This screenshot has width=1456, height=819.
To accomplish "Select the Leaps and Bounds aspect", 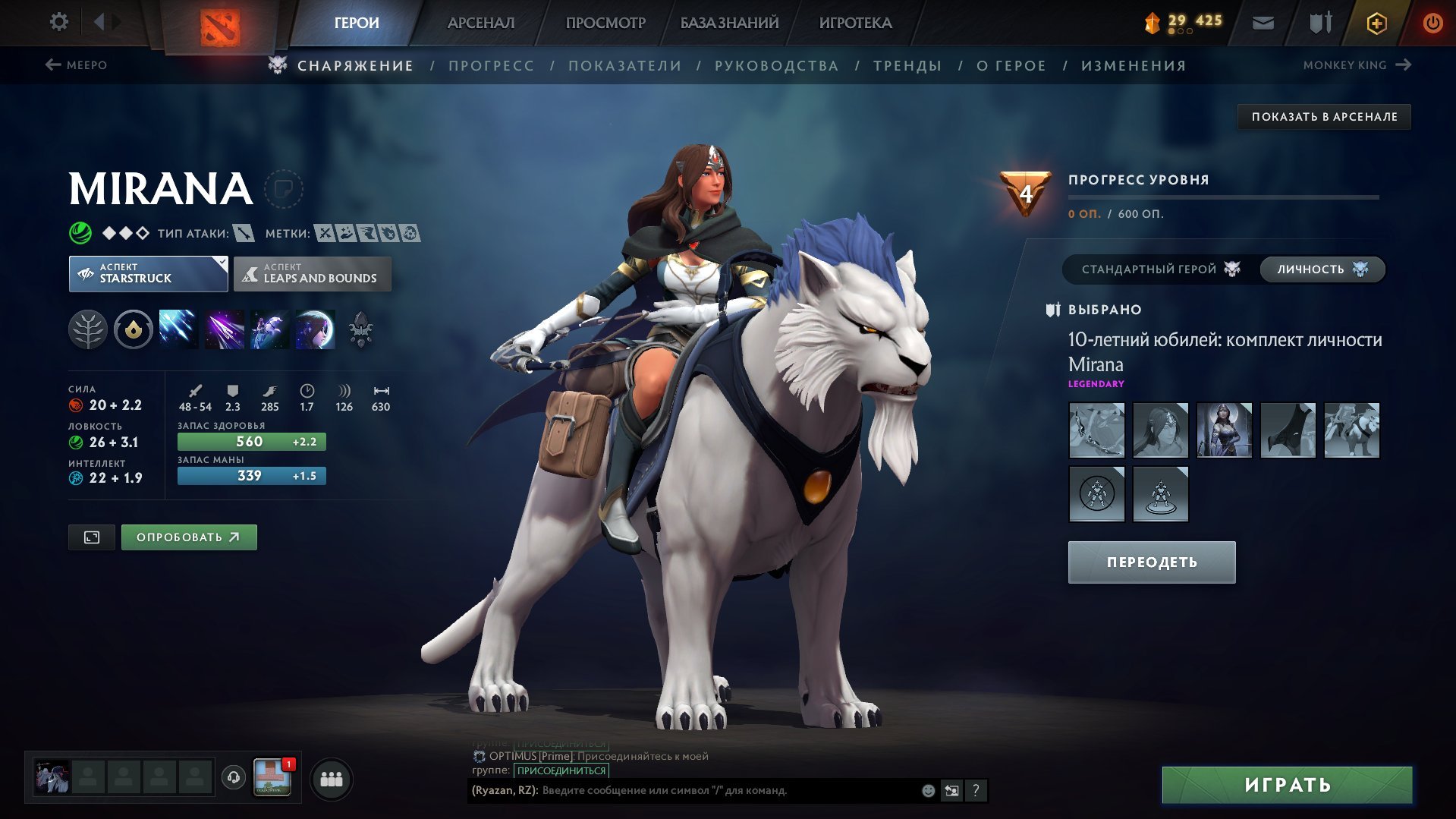I will point(313,273).
